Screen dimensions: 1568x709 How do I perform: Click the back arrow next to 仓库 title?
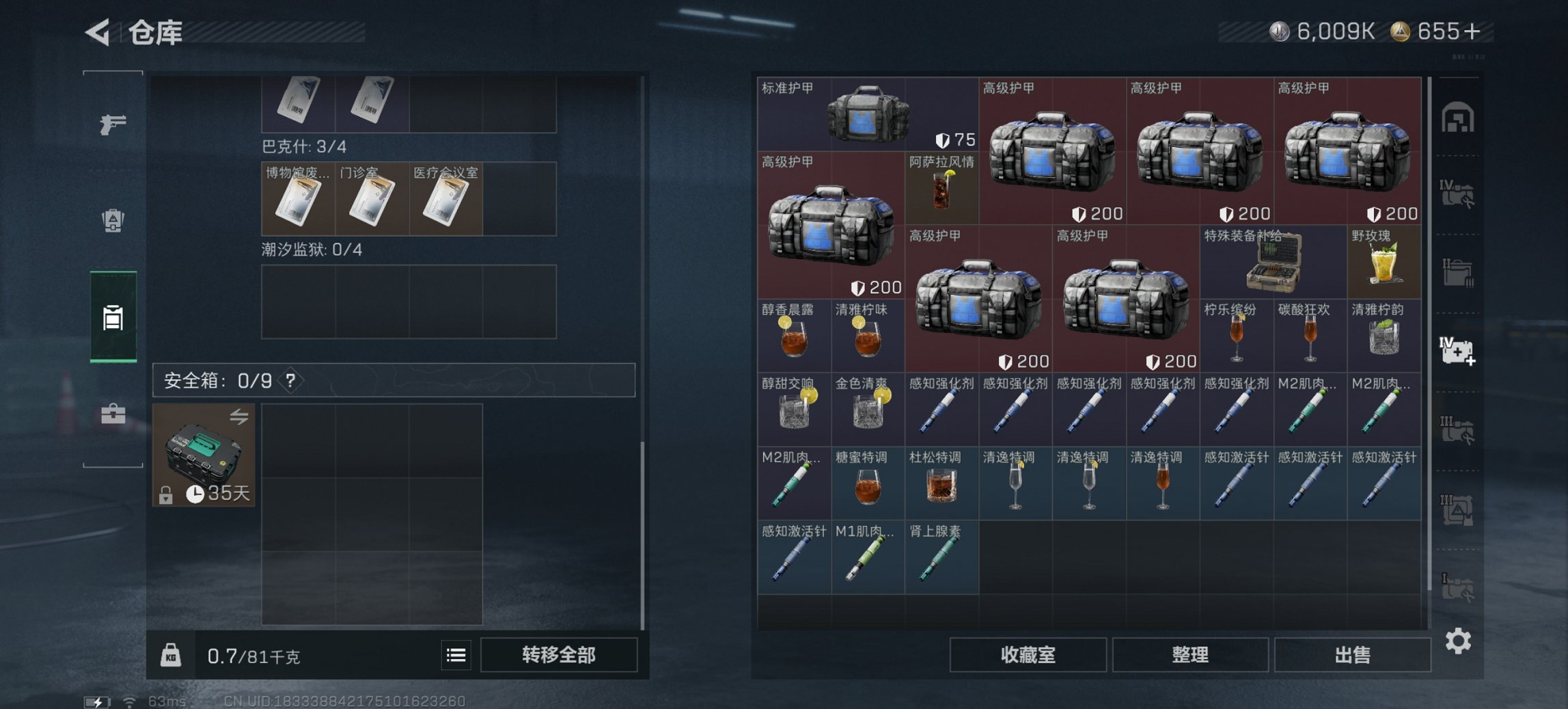tap(96, 31)
